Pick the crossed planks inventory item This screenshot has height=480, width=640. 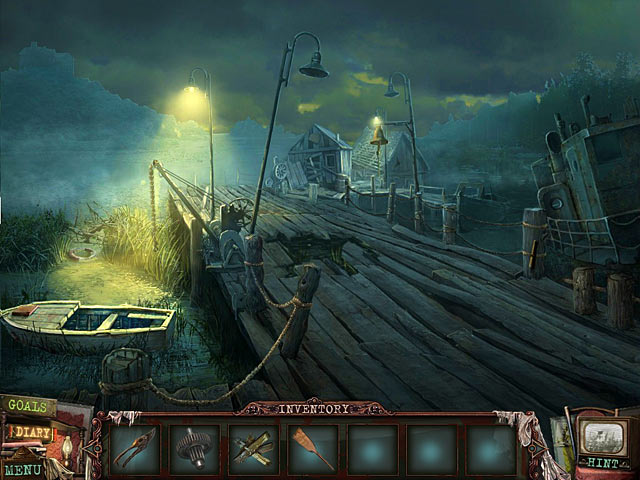tap(253, 448)
